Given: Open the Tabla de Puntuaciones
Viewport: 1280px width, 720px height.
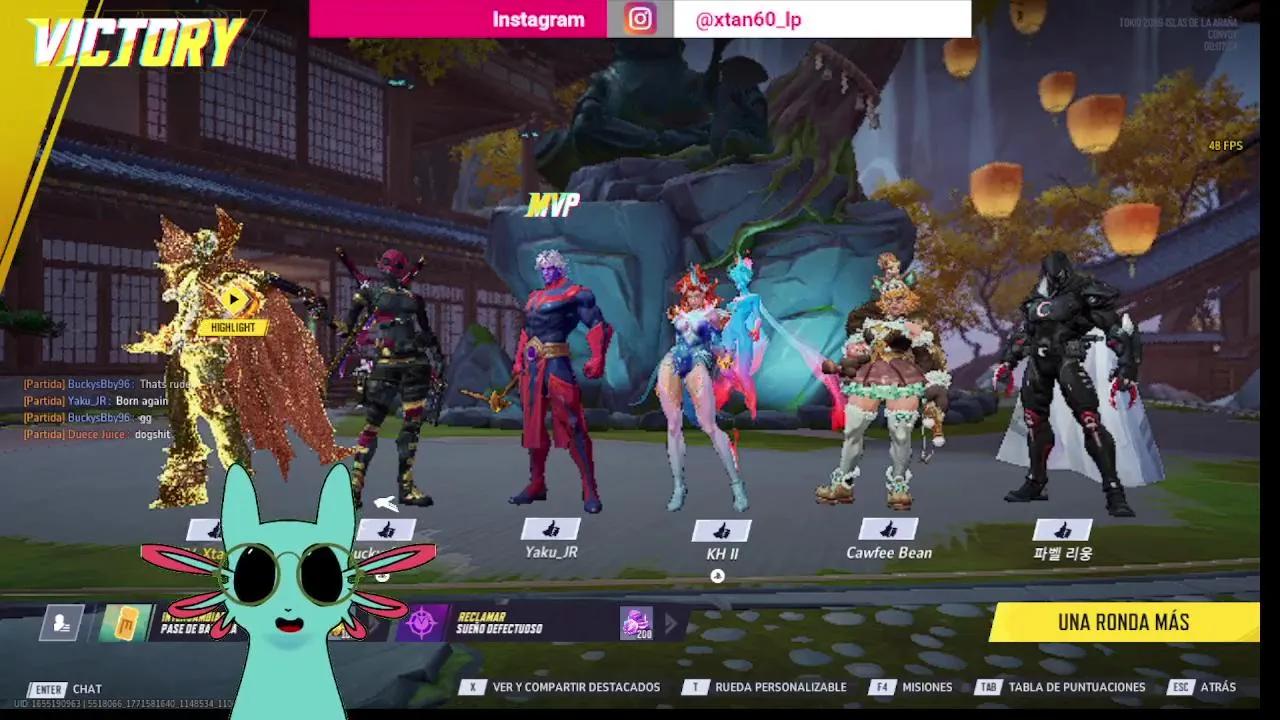Looking at the screenshot, I should [x=1075, y=687].
